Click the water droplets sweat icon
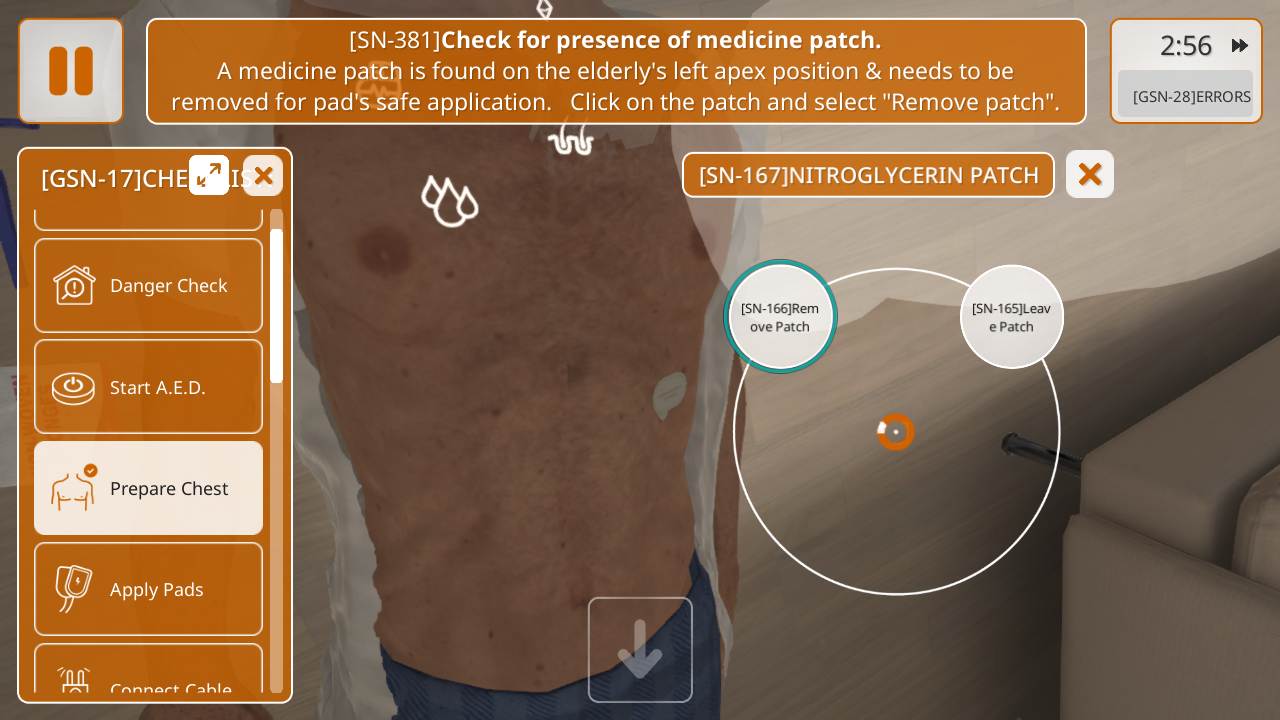 coord(450,201)
